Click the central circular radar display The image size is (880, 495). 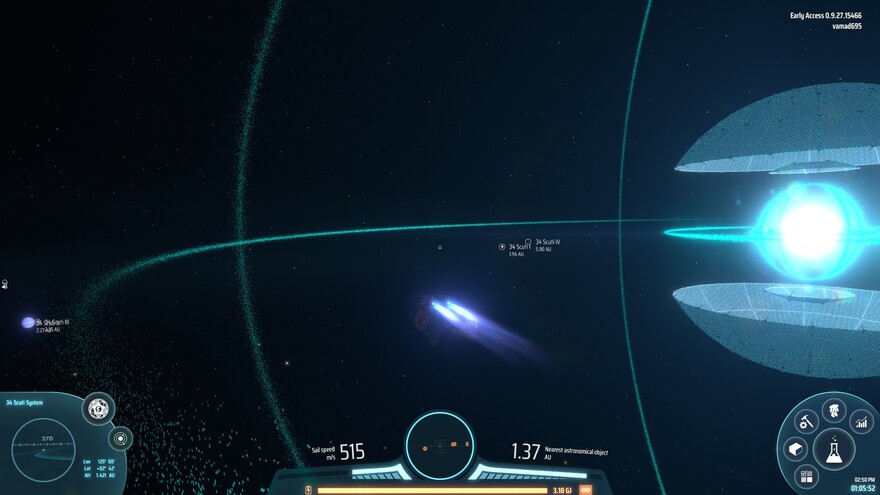pos(439,443)
